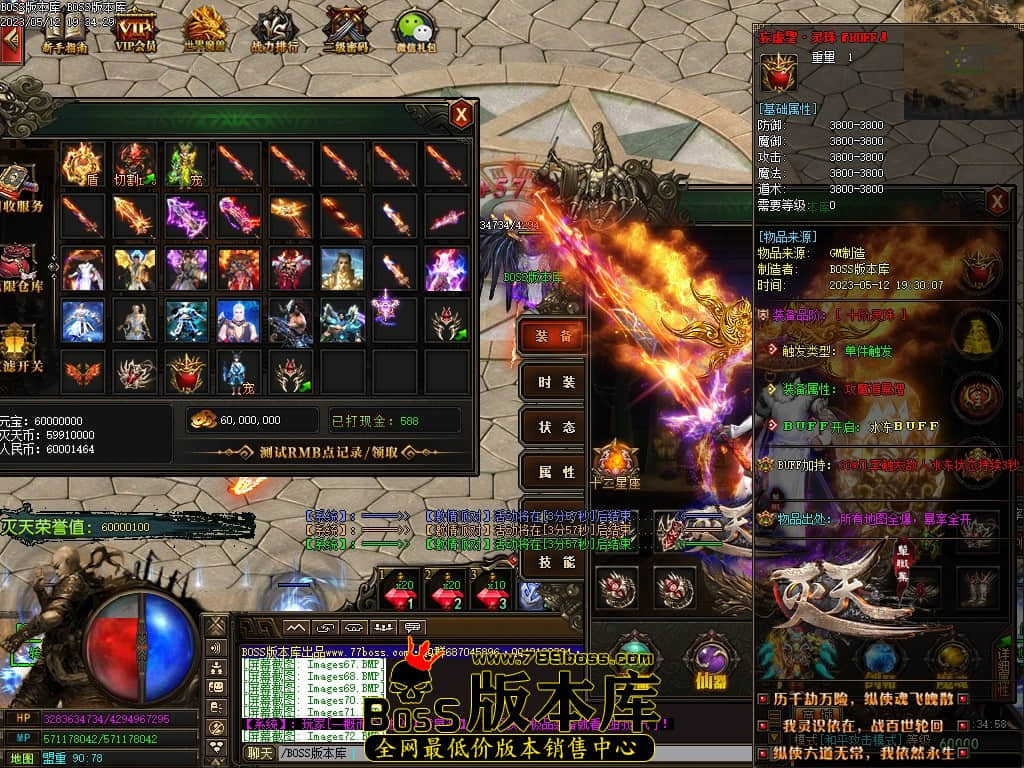Screen dimensions: 1024x768
Task: Open the 微信礼包 WeChat gift pack
Action: [x=414, y=30]
